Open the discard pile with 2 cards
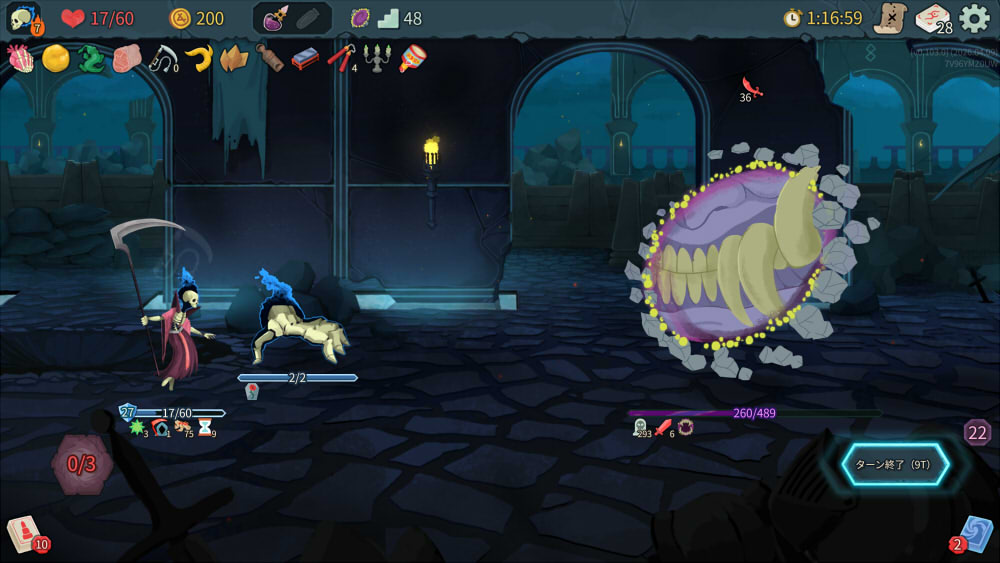 [975, 532]
